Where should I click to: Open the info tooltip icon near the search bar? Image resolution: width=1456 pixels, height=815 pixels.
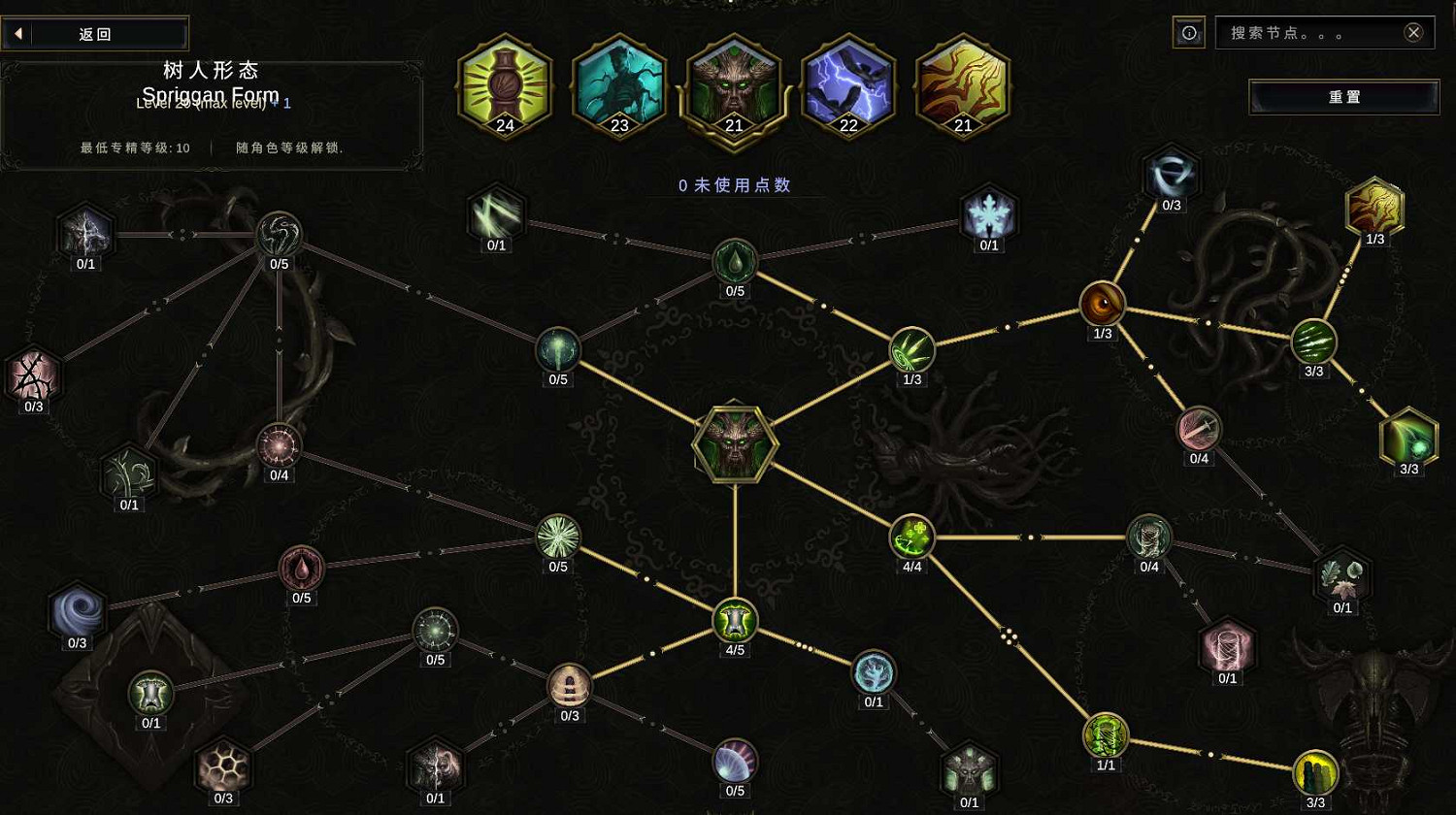1188,32
